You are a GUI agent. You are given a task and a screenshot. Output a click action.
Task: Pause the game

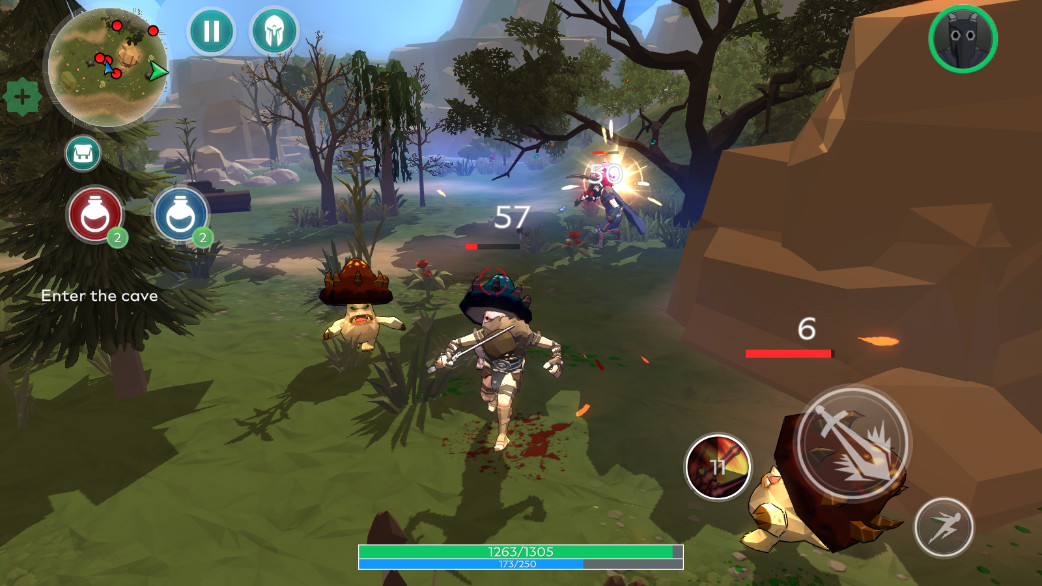(x=211, y=31)
